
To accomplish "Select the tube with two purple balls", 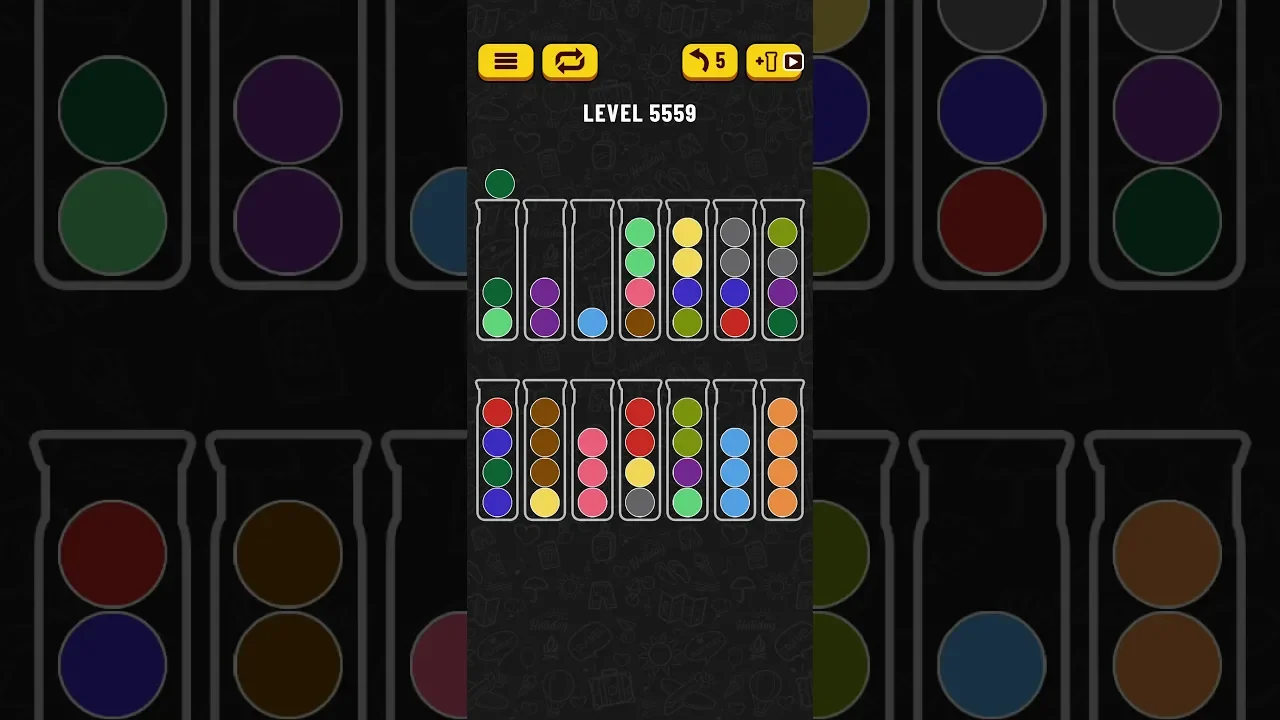I will point(545,272).
